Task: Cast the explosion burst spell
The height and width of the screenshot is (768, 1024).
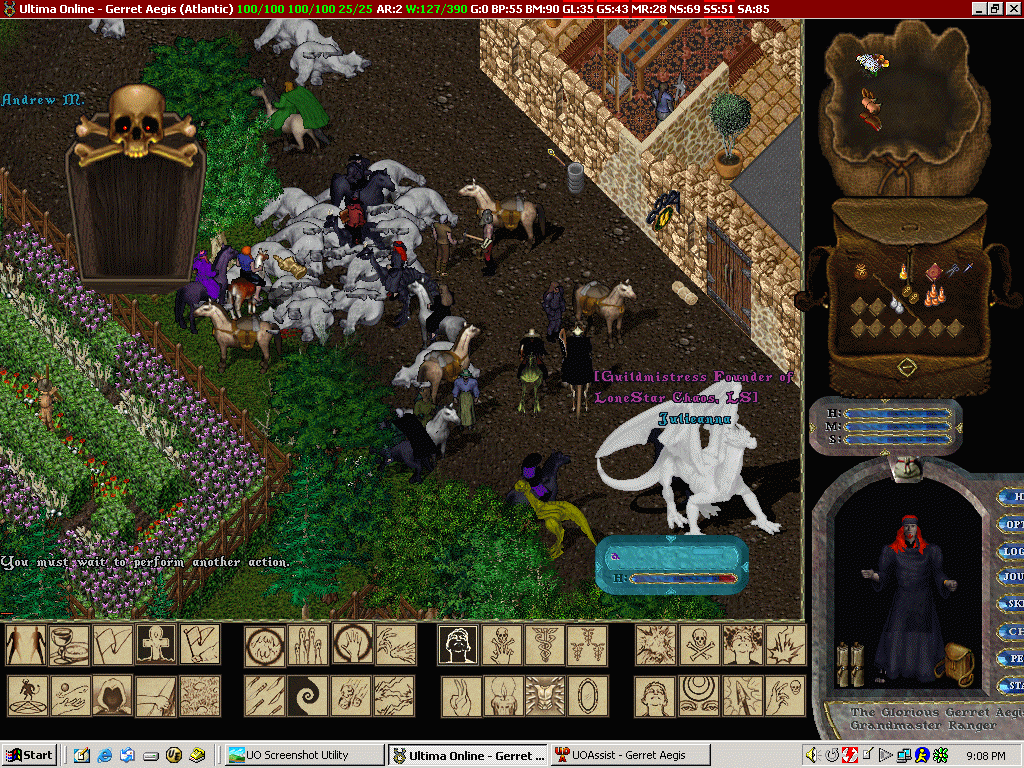Action: coord(655,645)
